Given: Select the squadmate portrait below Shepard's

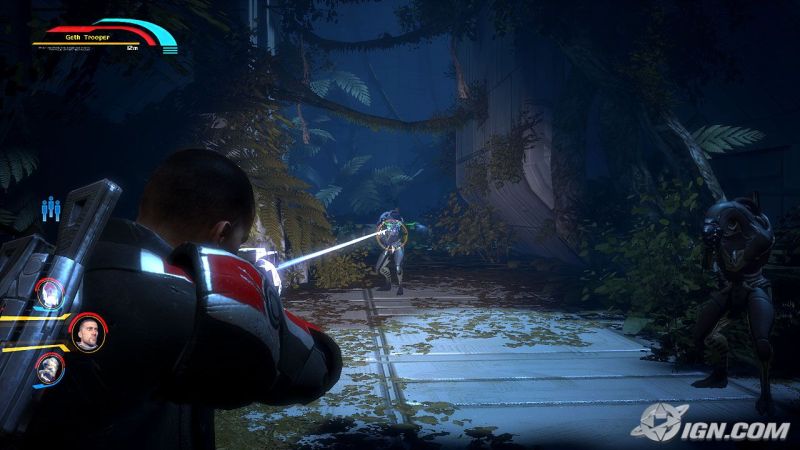Looking at the screenshot, I should click(50, 368).
